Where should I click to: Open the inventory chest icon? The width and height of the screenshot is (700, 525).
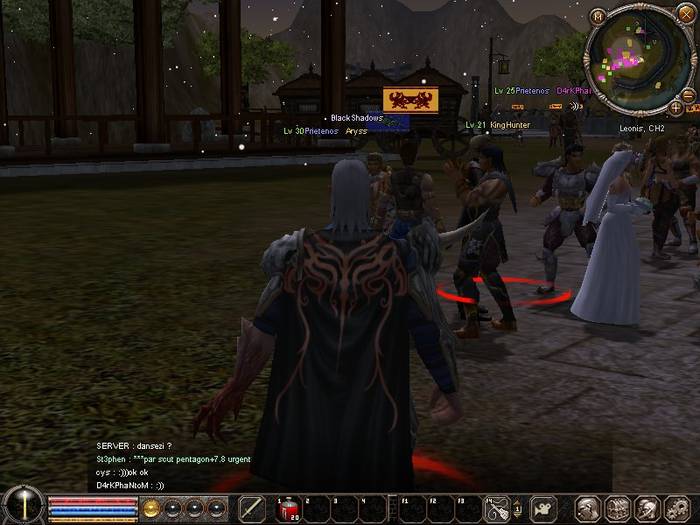(x=617, y=509)
